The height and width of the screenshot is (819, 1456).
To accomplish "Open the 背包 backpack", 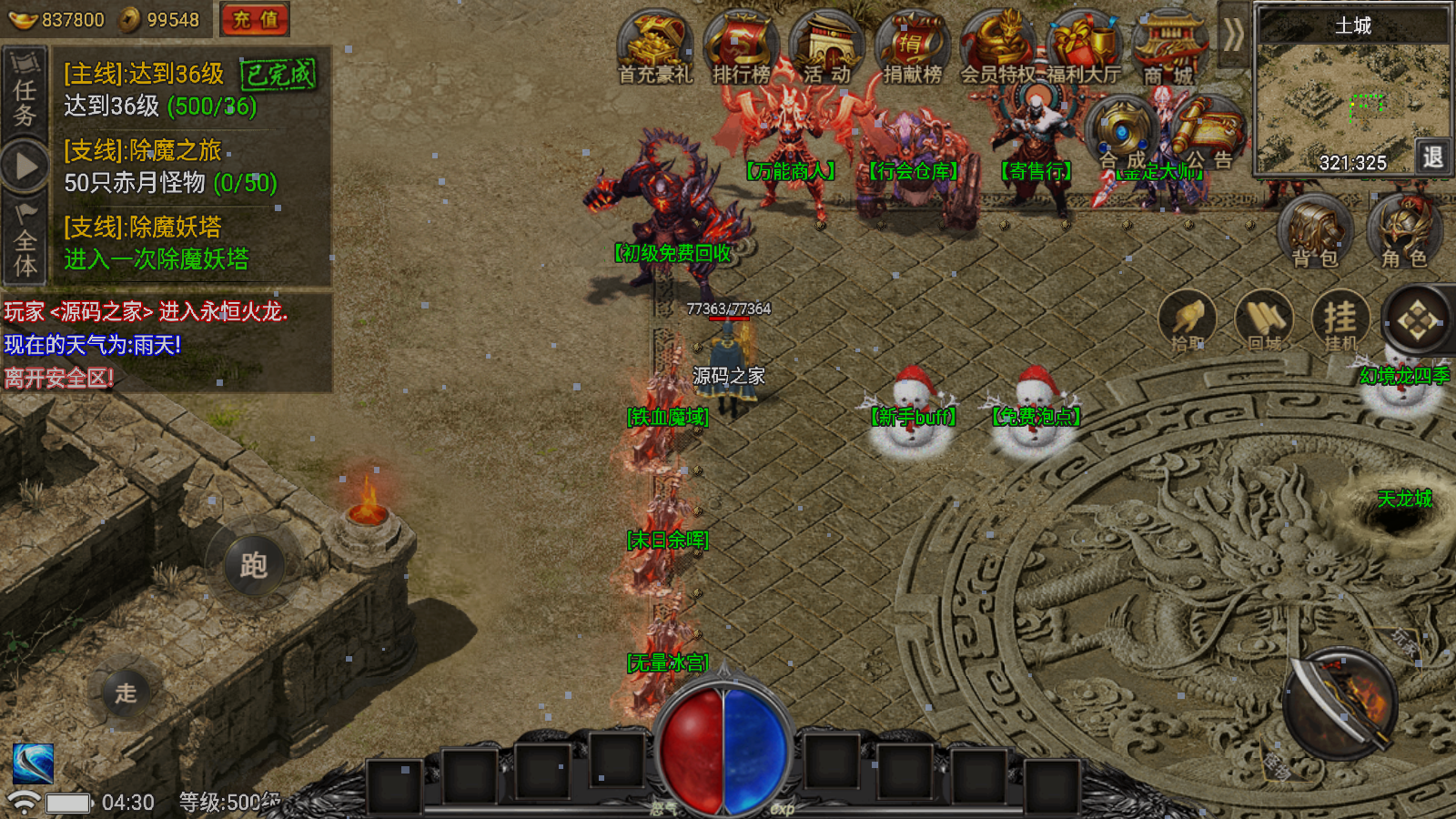I will [x=1315, y=232].
